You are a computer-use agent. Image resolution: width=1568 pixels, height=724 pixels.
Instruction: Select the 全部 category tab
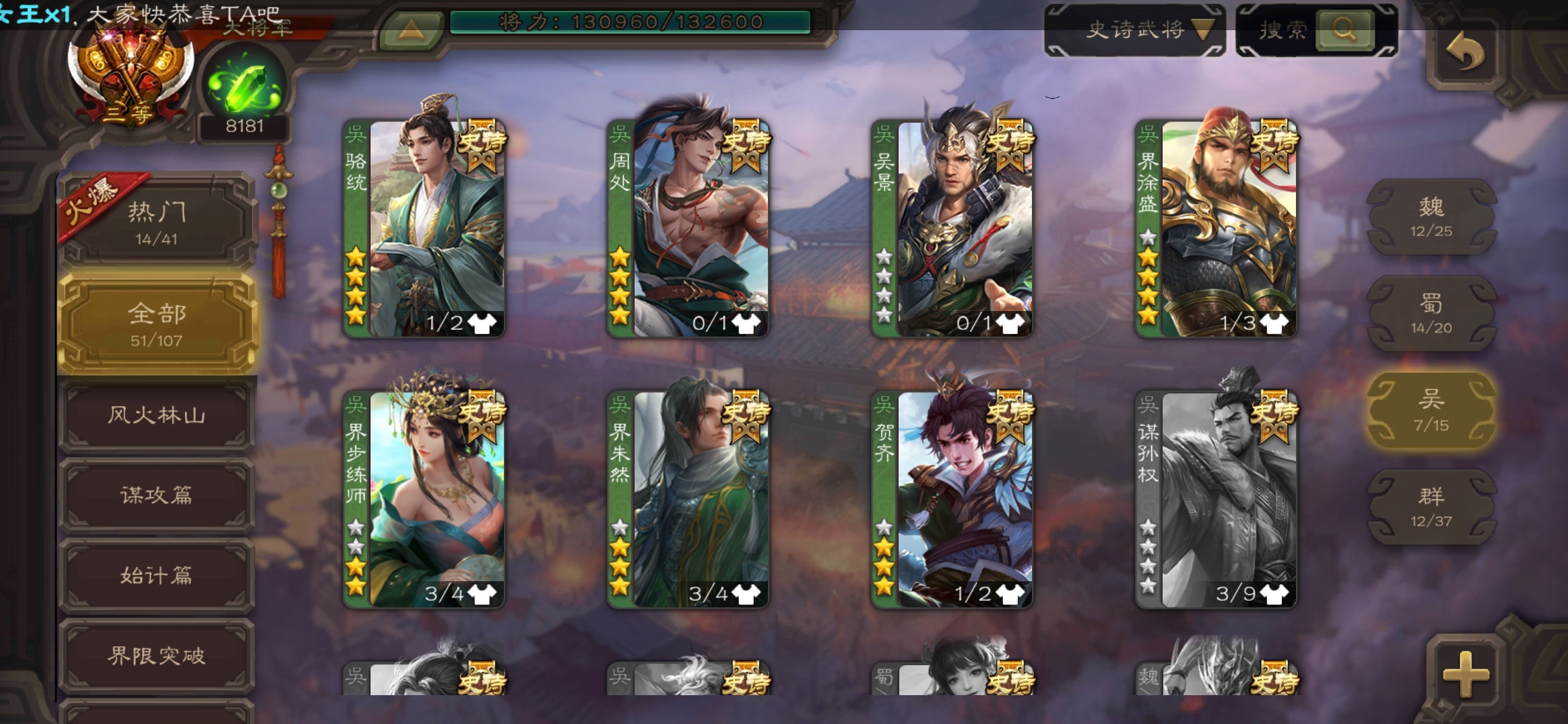click(157, 324)
